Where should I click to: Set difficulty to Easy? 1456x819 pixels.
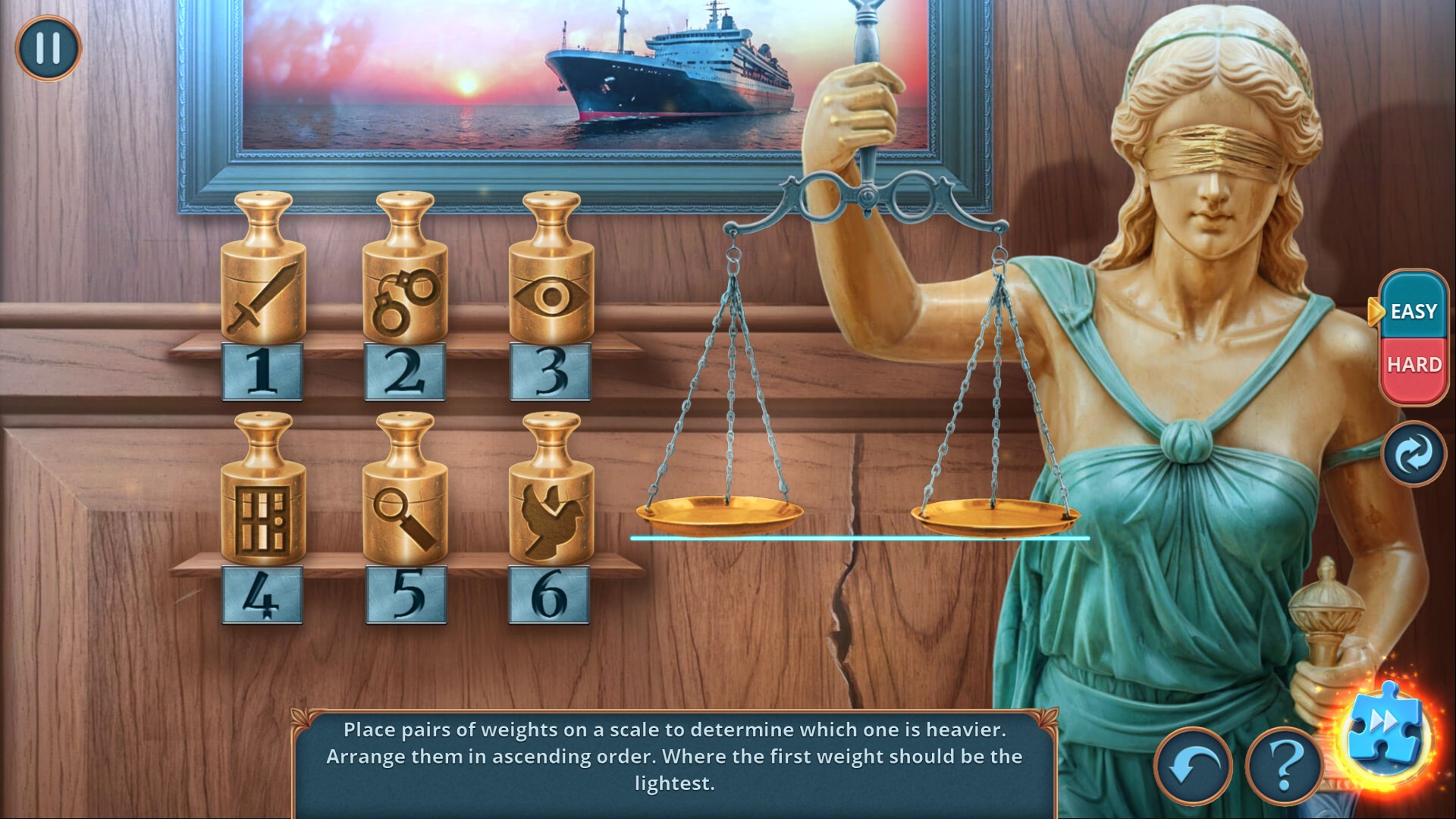tap(1414, 311)
